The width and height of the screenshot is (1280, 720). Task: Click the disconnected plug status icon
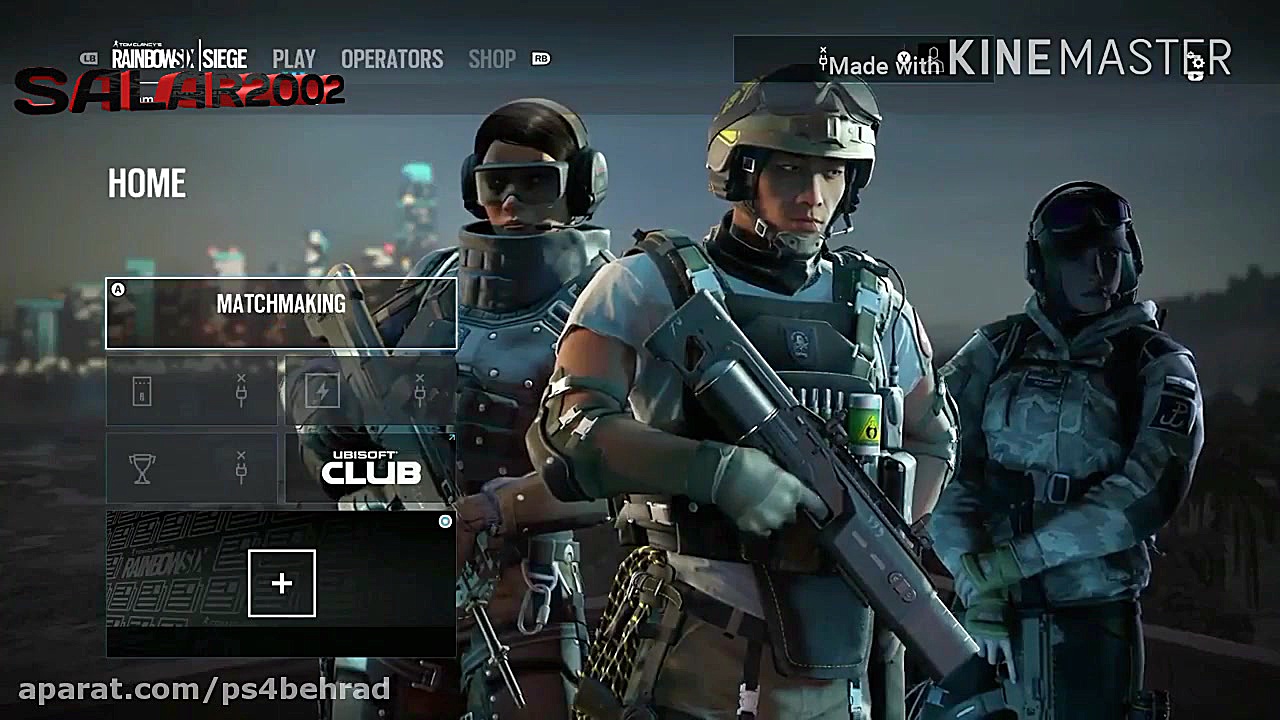click(x=822, y=55)
